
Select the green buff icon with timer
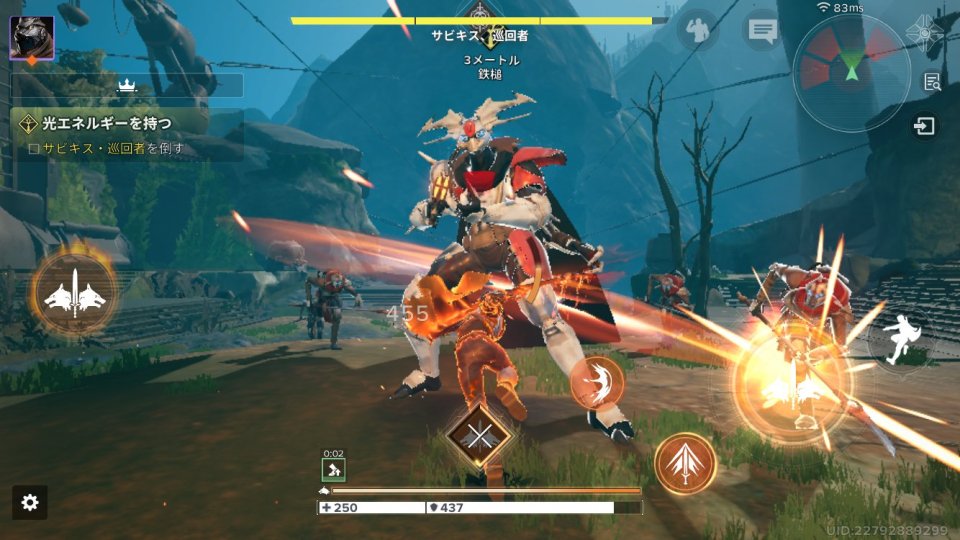pyautogui.click(x=333, y=469)
